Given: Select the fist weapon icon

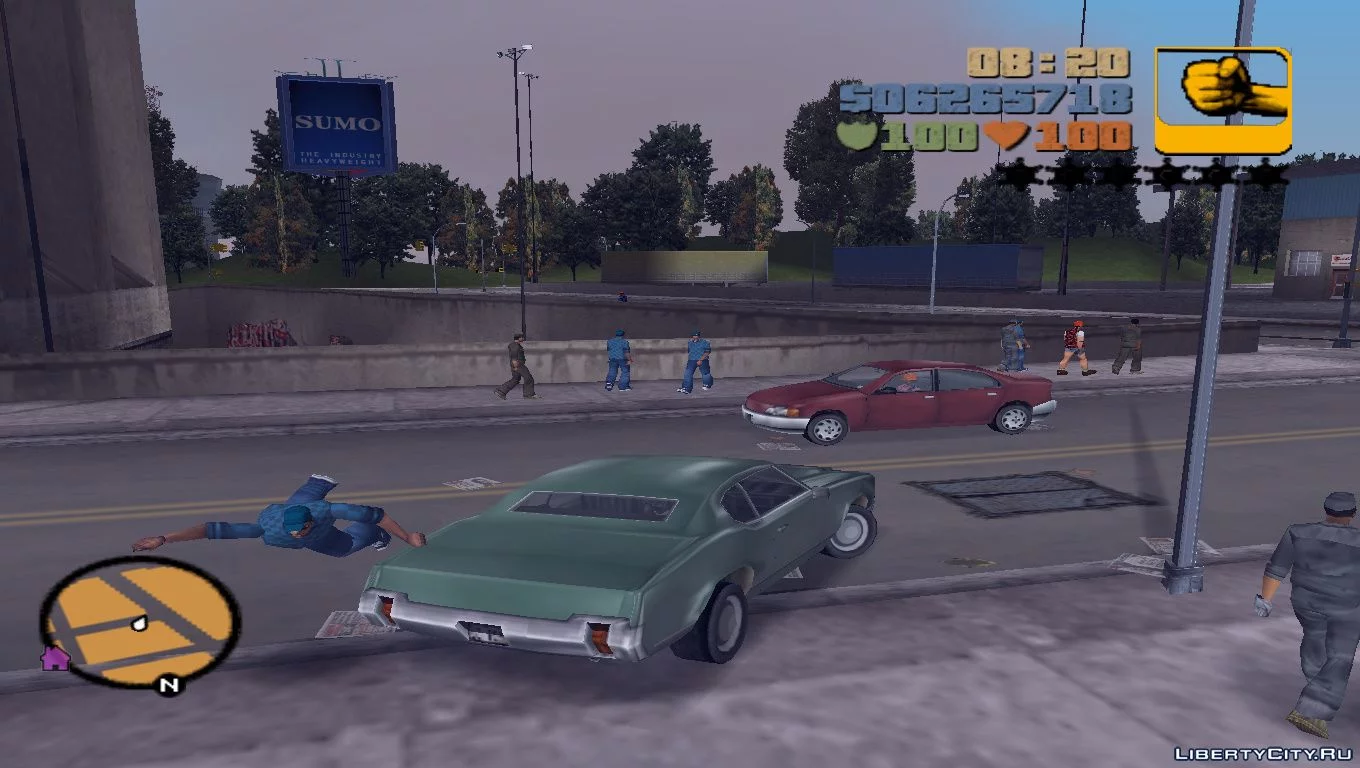Looking at the screenshot, I should [1223, 100].
